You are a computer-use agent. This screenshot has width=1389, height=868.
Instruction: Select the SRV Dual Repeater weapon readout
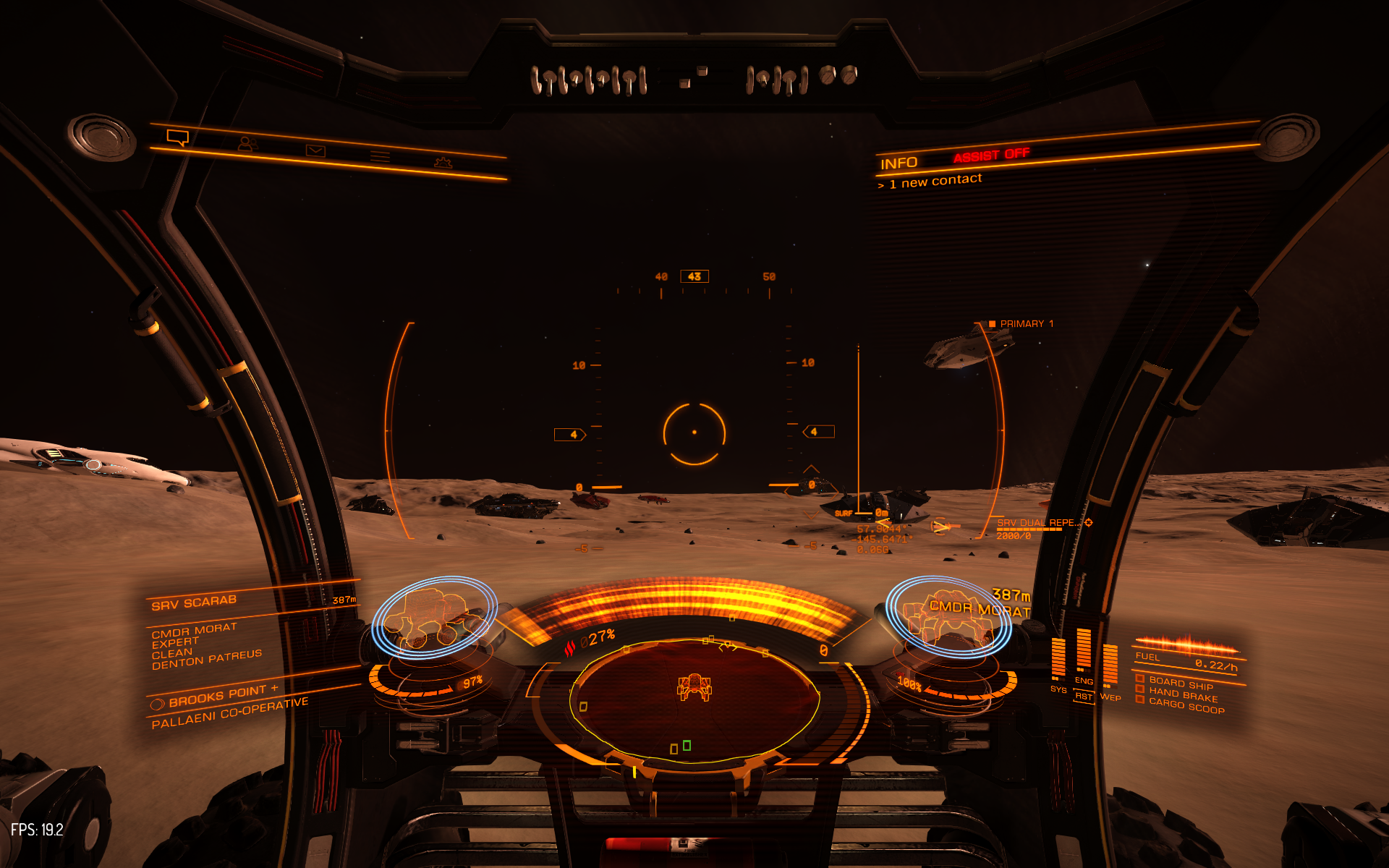click(x=1036, y=523)
